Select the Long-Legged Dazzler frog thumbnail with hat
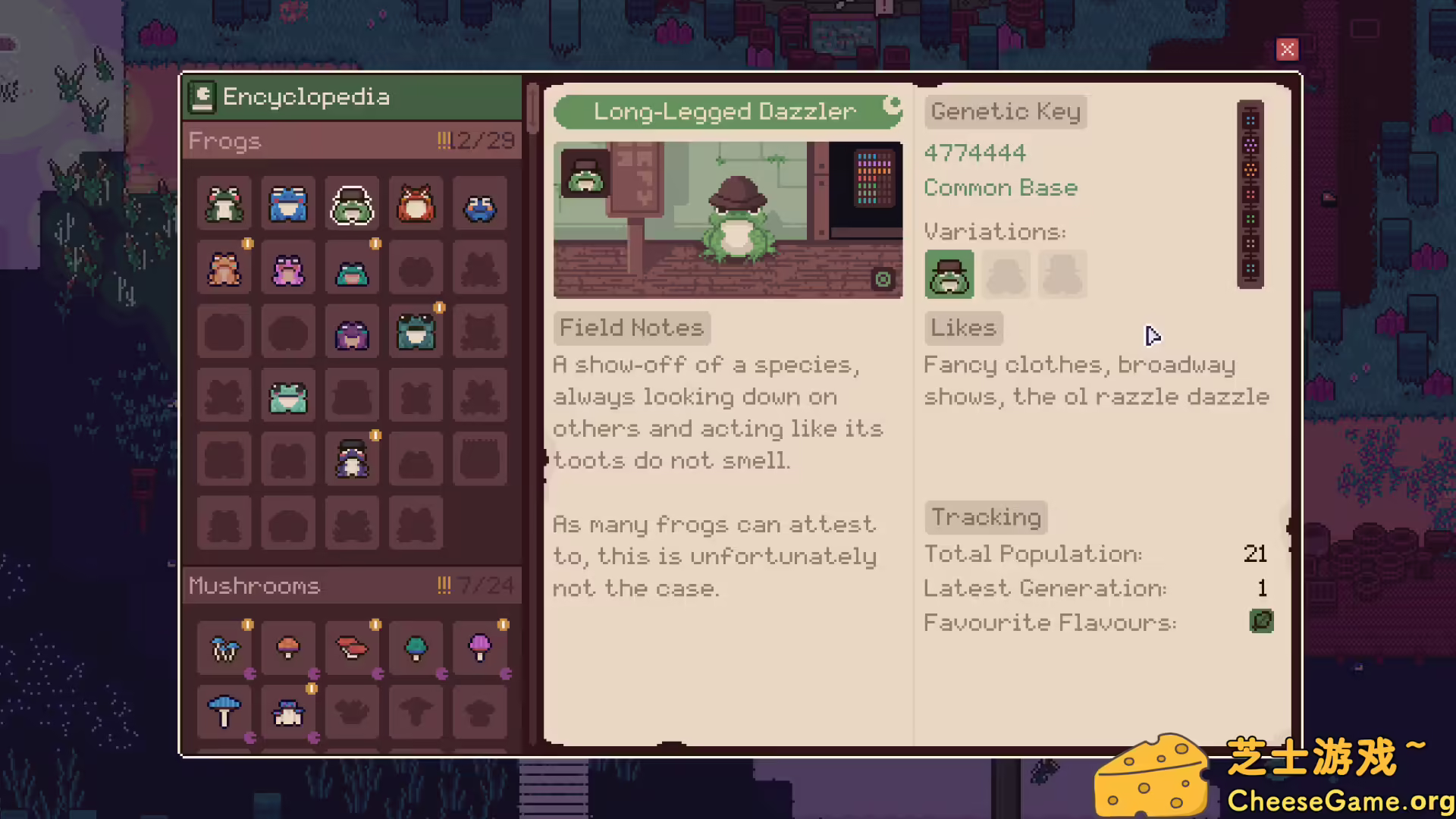The image size is (1456, 819). [x=351, y=205]
